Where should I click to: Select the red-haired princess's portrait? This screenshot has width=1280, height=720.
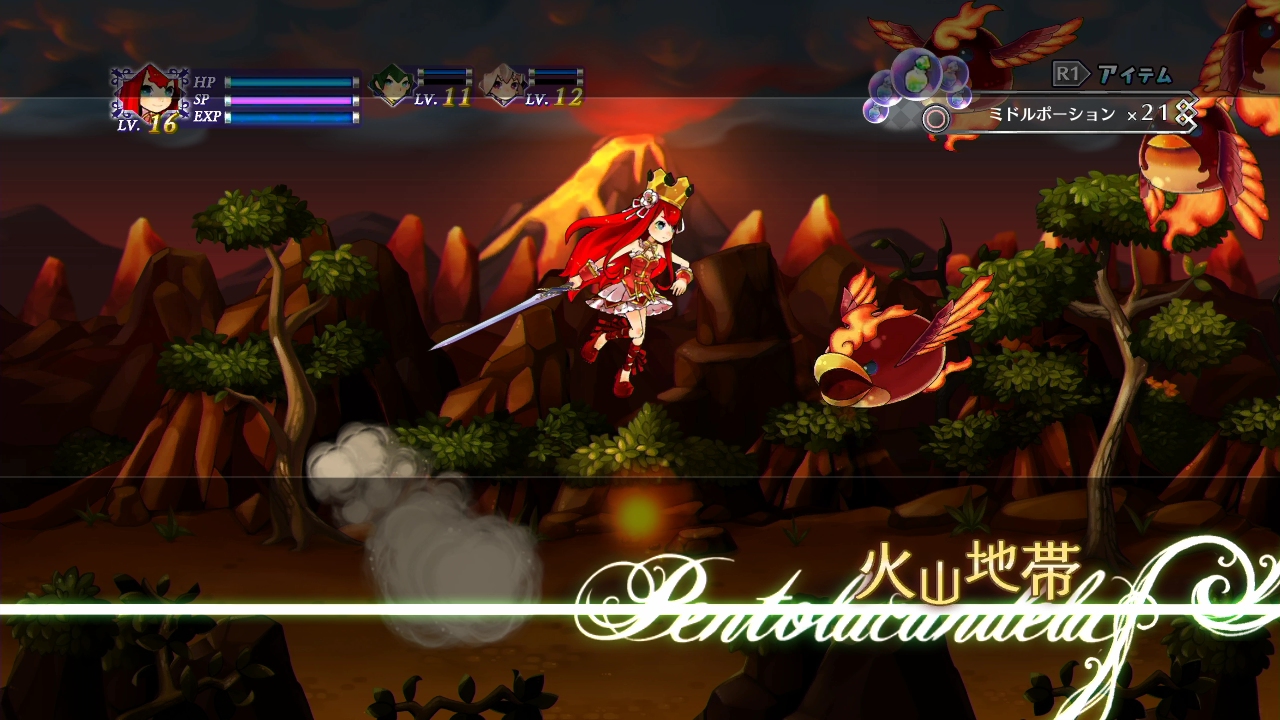(155, 91)
